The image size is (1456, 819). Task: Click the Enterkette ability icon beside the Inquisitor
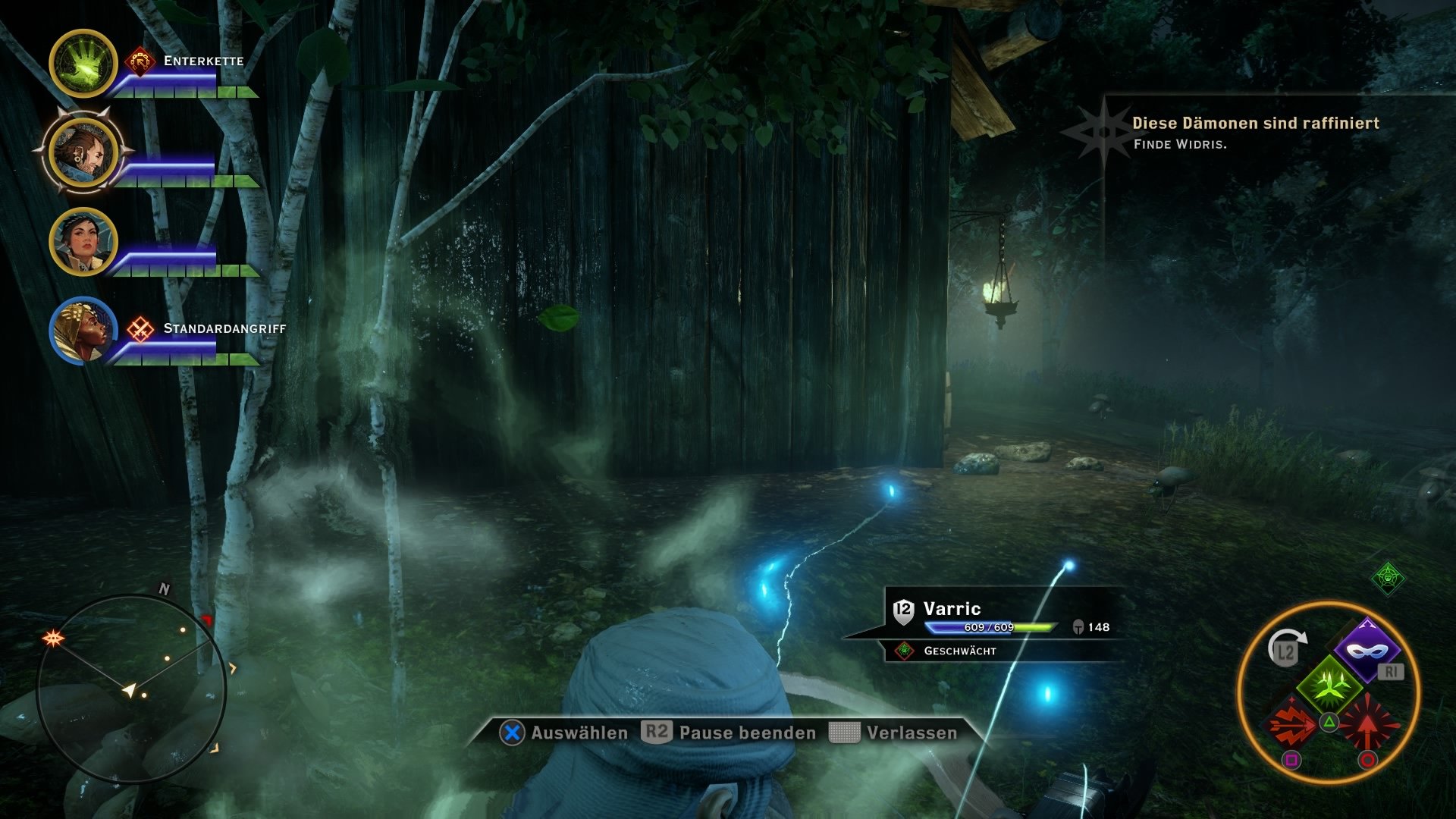tap(140, 61)
